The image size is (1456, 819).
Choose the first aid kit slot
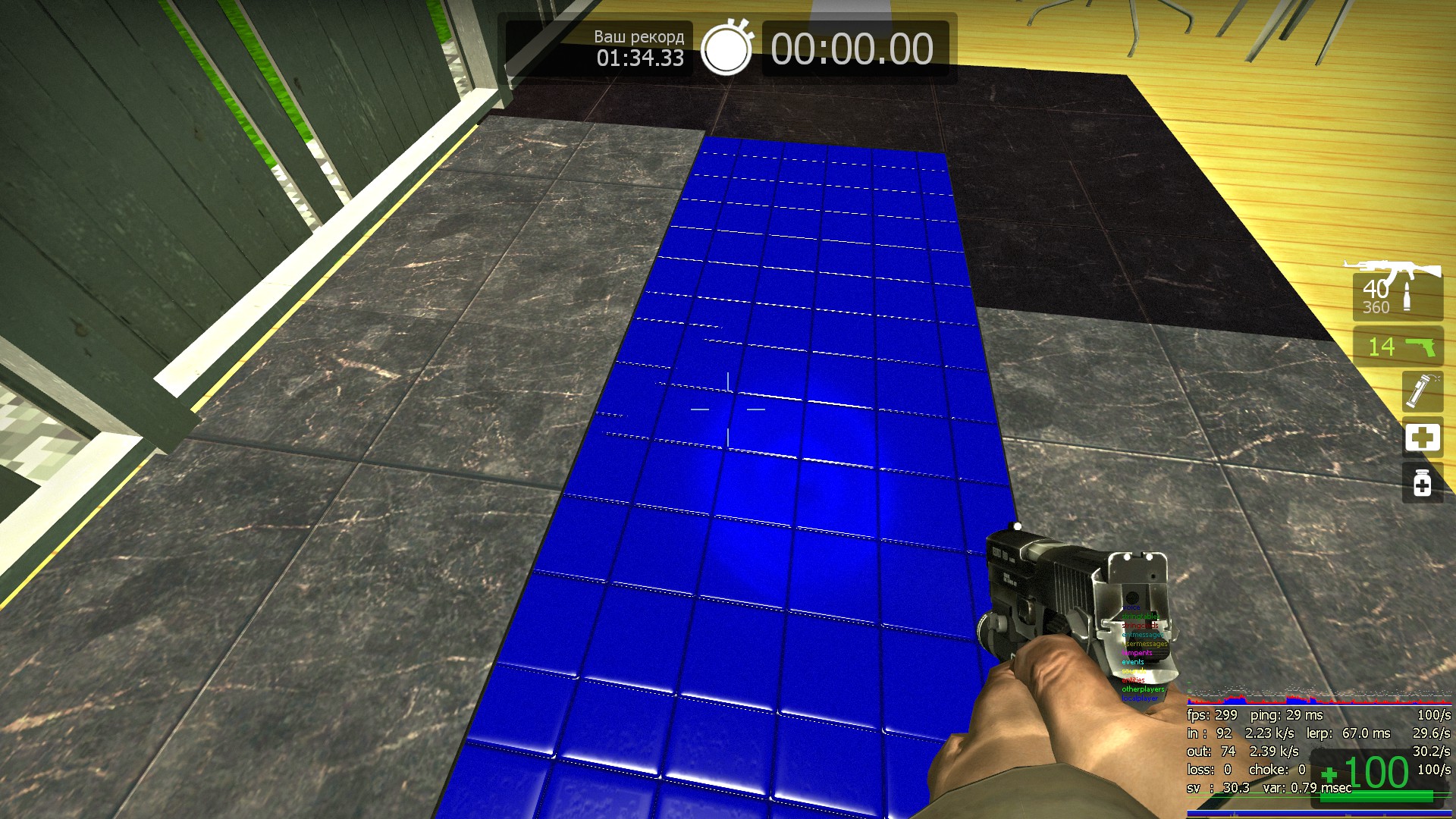tap(1422, 438)
